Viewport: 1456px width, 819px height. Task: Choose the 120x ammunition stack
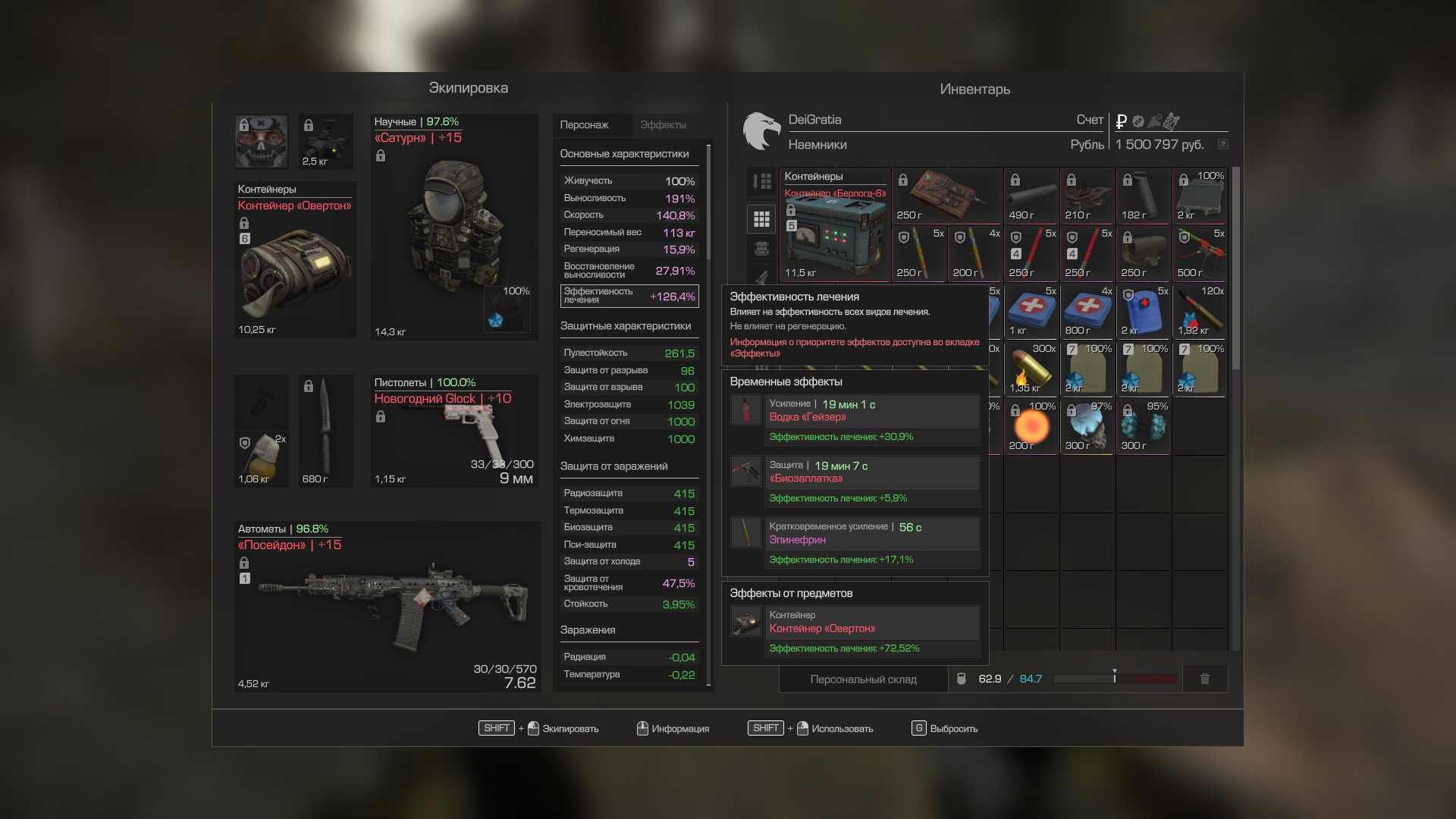(1200, 312)
